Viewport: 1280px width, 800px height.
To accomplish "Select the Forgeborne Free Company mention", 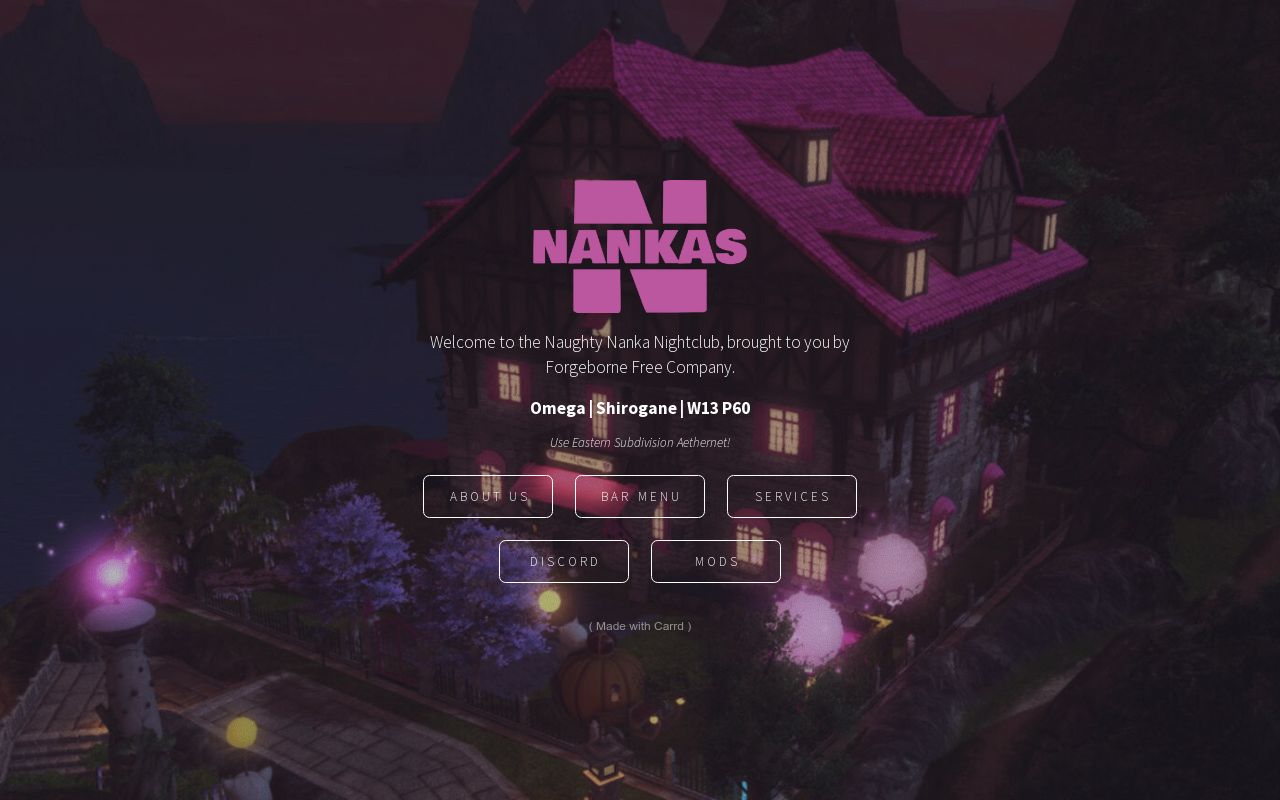I will tap(640, 367).
